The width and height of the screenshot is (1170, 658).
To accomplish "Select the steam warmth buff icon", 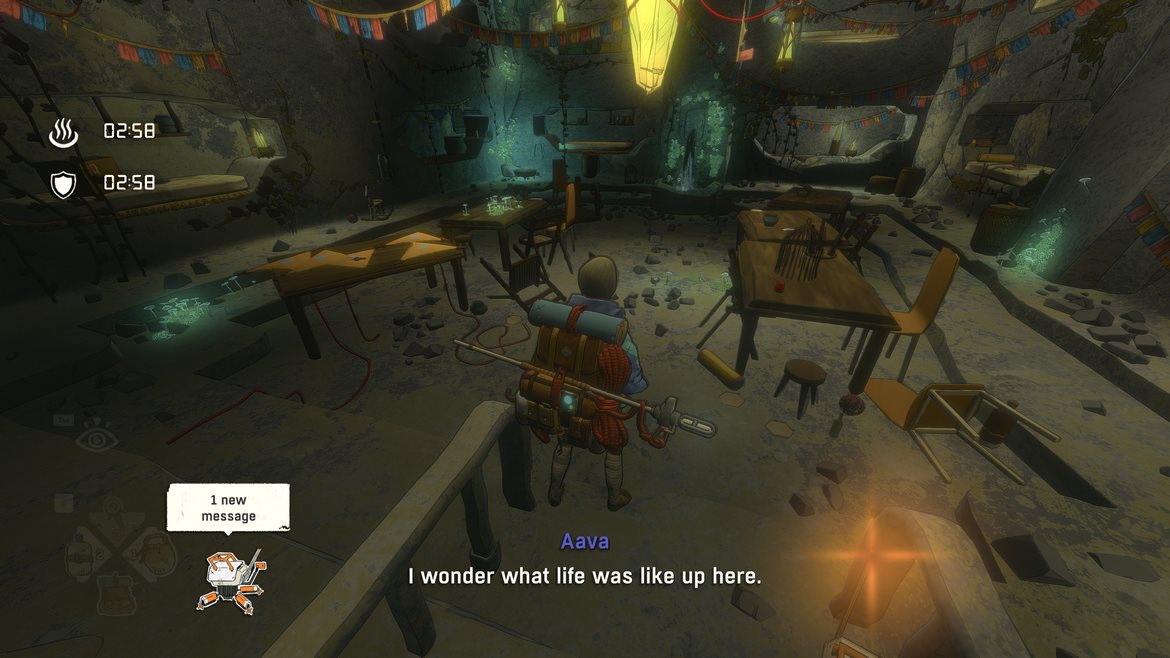I will pyautogui.click(x=64, y=131).
